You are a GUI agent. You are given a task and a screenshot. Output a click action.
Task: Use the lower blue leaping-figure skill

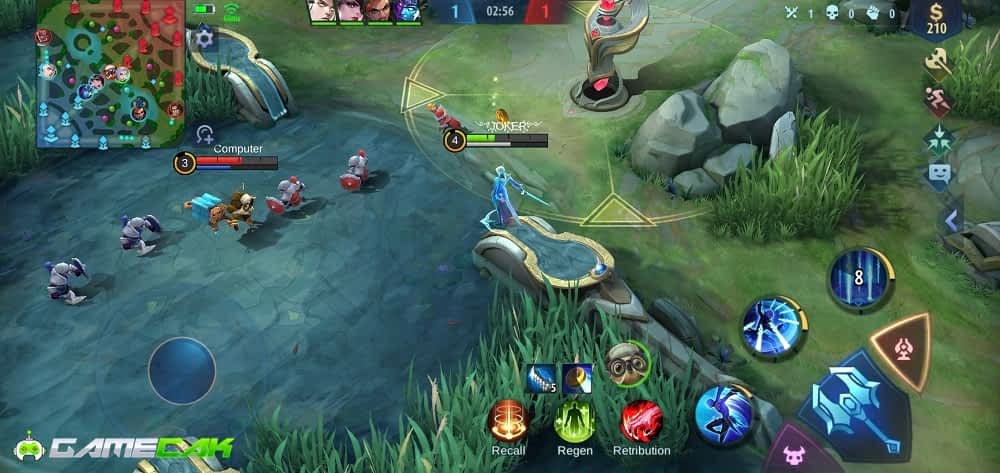(724, 414)
